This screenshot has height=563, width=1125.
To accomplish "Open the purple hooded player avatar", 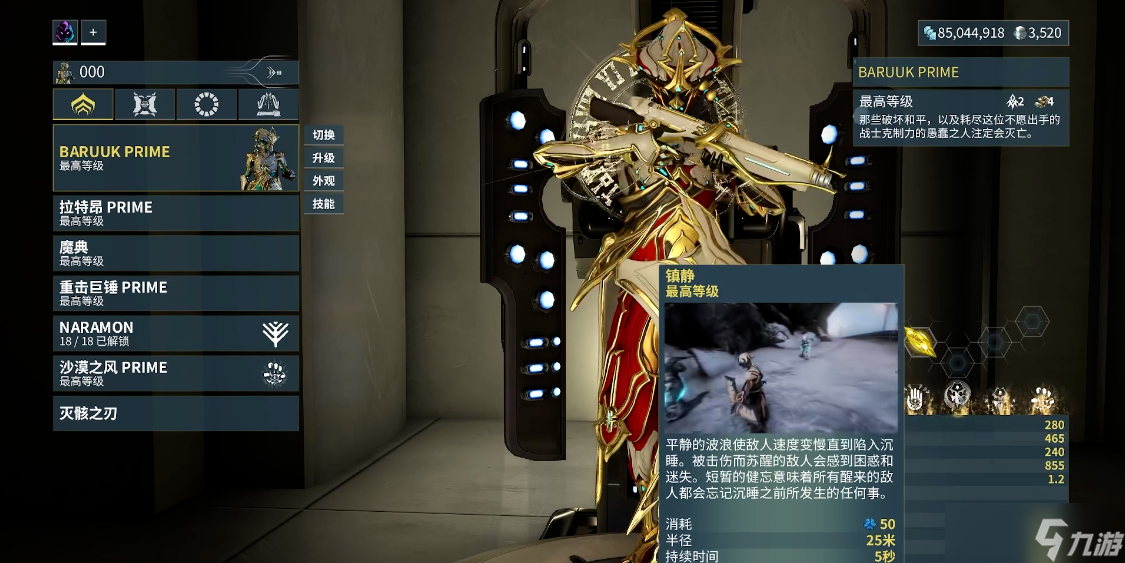I will tap(65, 32).
